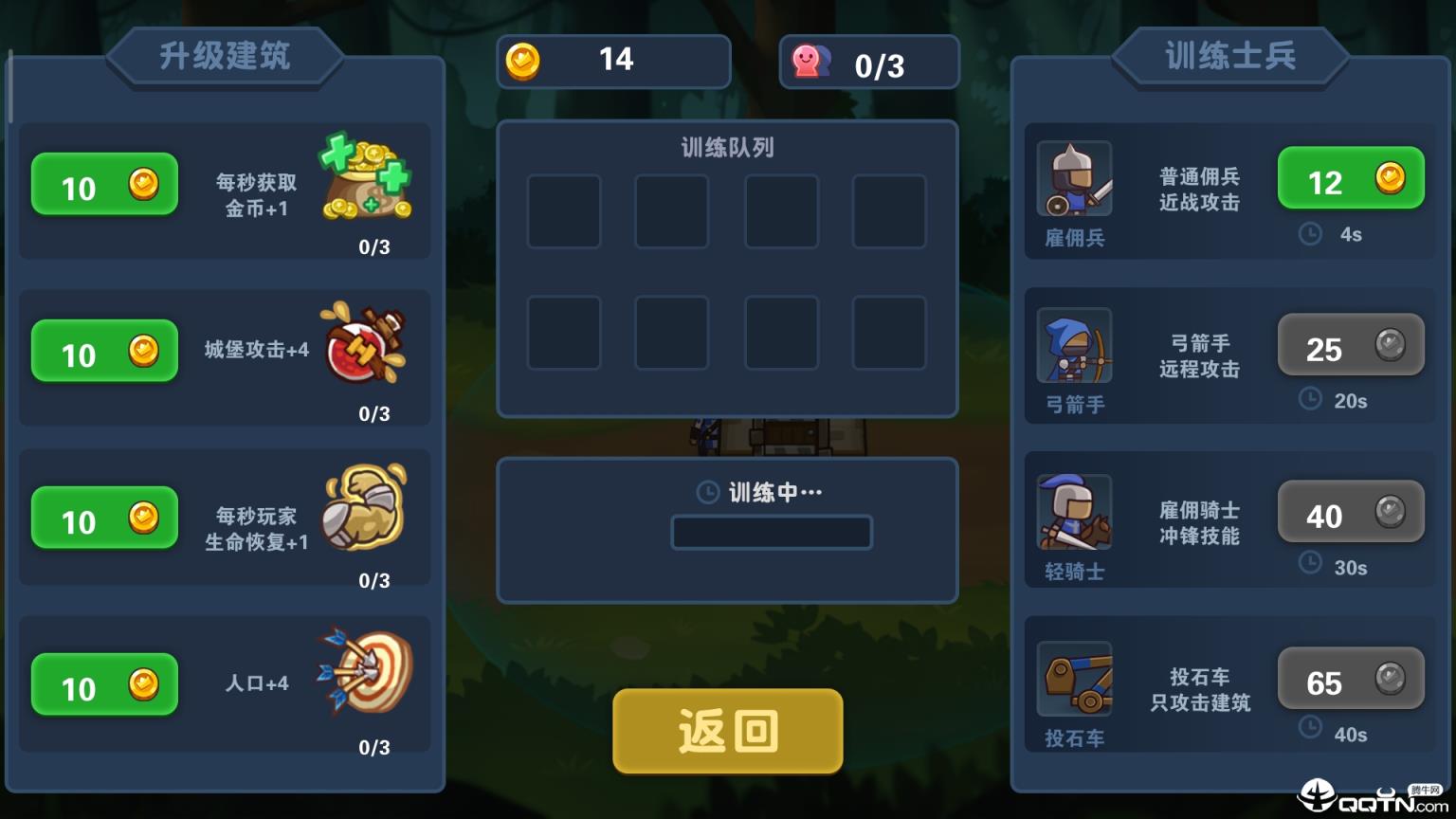The image size is (1456, 819).
Task: Click the gold coin counter showing 14
Action: coord(613,60)
